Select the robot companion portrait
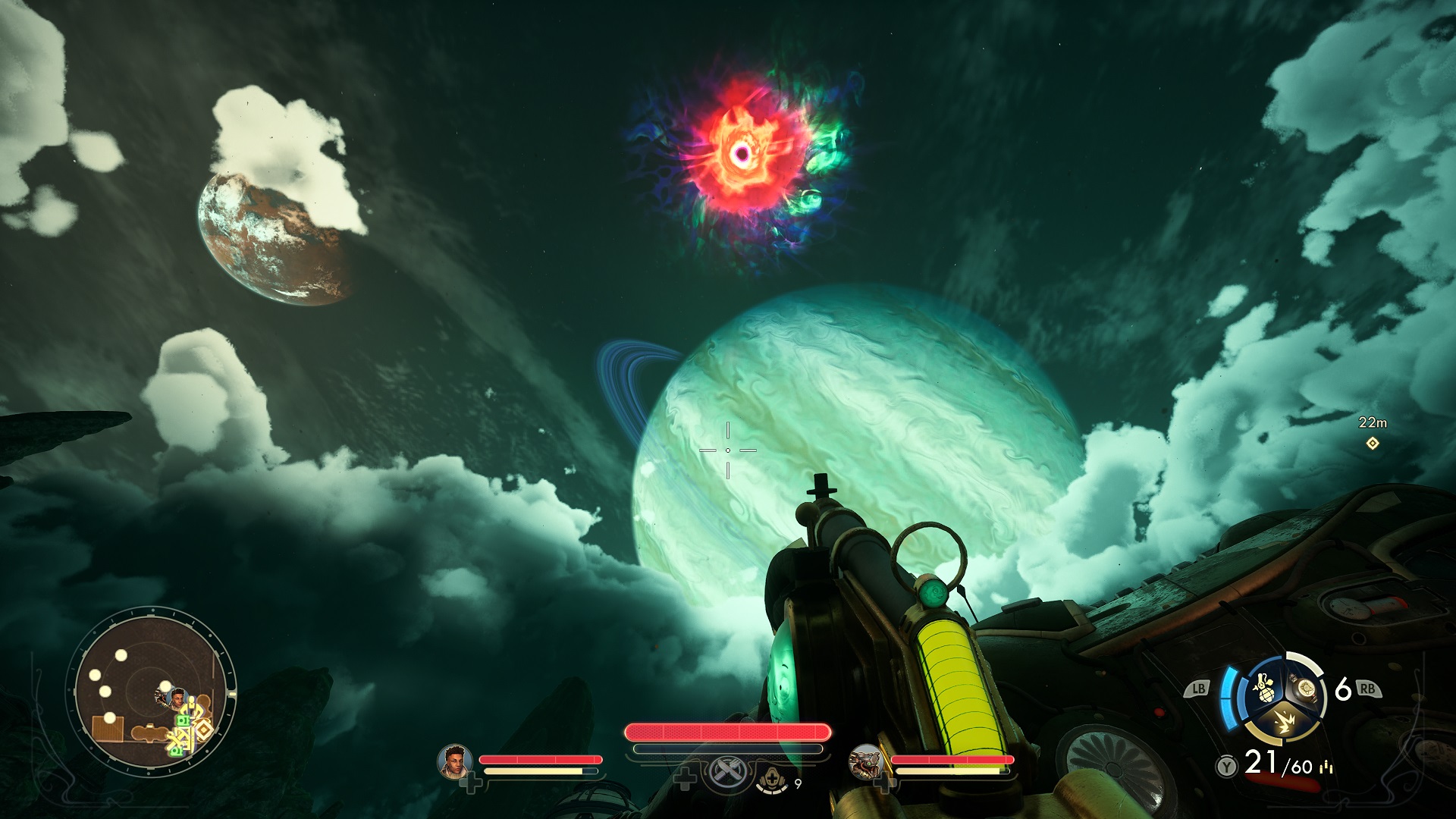 (865, 761)
